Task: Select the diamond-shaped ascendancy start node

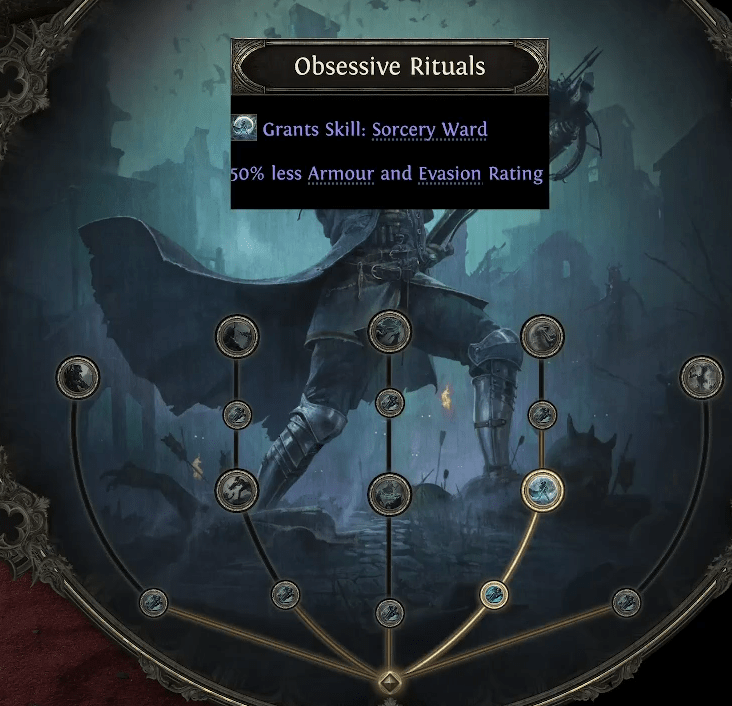Action: pyautogui.click(x=388, y=684)
